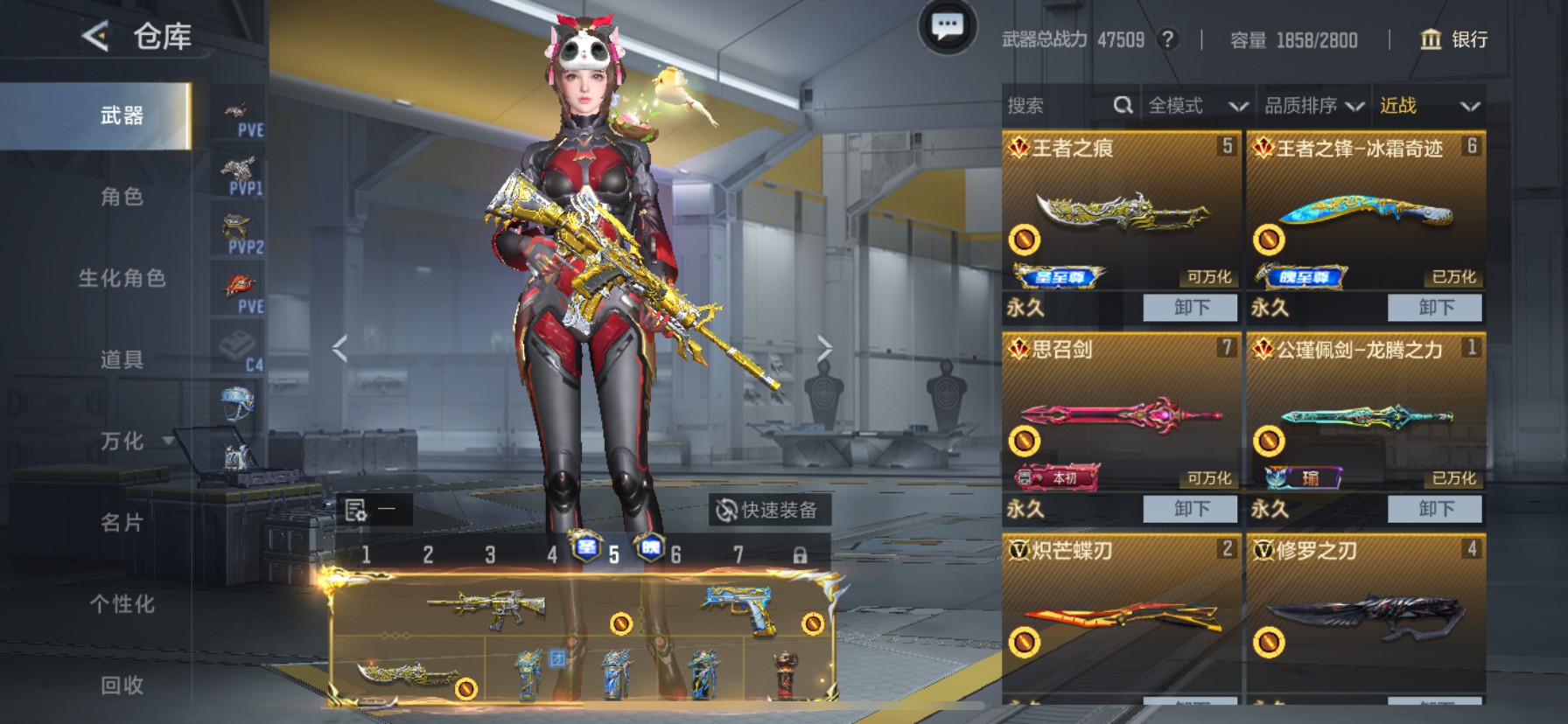Tap the 快速装备 quick equip button
The width and height of the screenshot is (1568, 724).
click(x=773, y=510)
